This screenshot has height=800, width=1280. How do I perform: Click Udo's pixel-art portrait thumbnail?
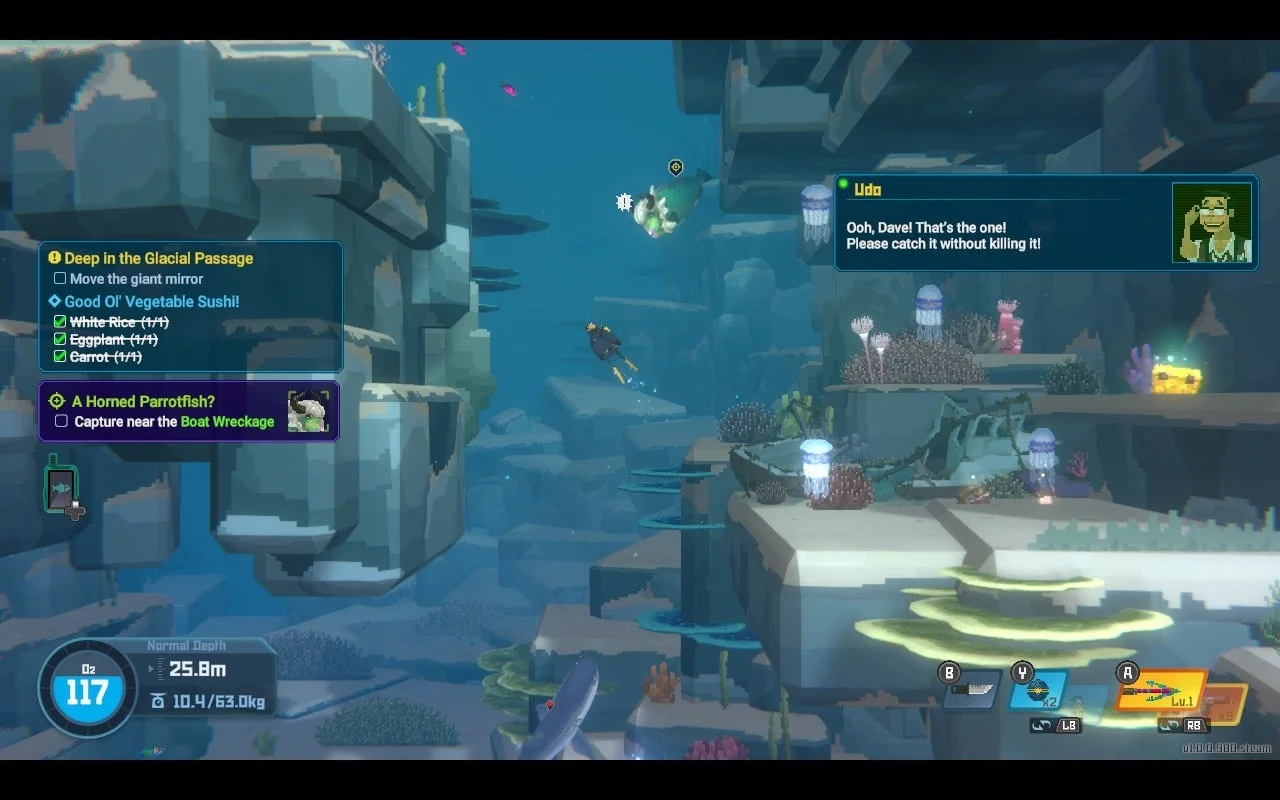tap(1212, 221)
